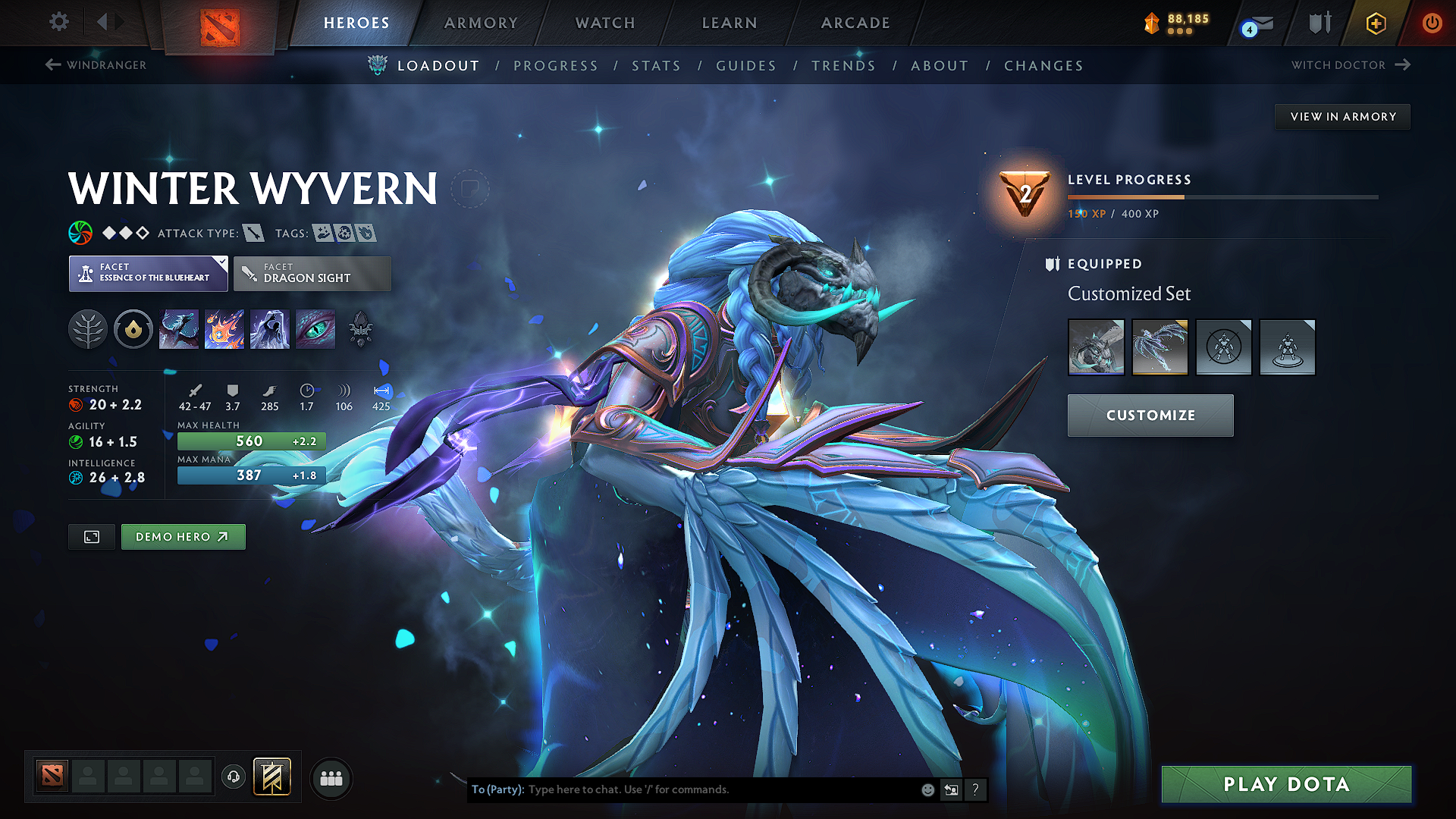Image resolution: width=1456 pixels, height=819 pixels.
Task: Open the Splinter Blast ability icon
Action: pyautogui.click(x=224, y=329)
